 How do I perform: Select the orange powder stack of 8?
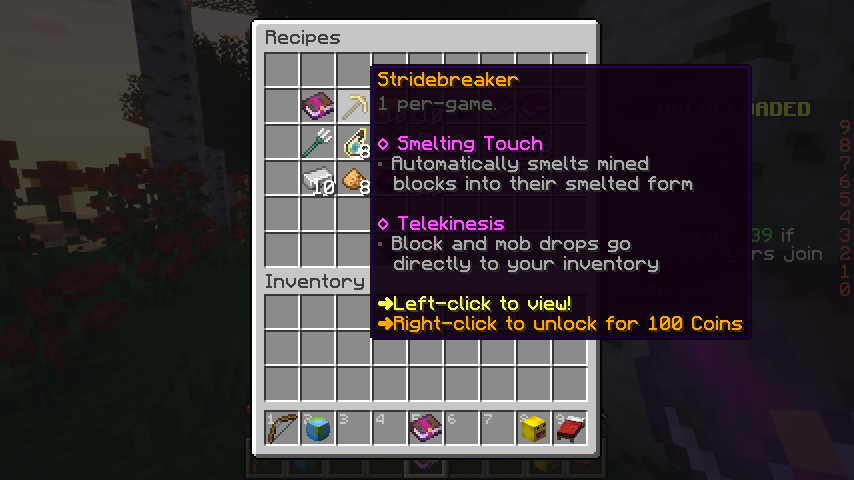(354, 179)
